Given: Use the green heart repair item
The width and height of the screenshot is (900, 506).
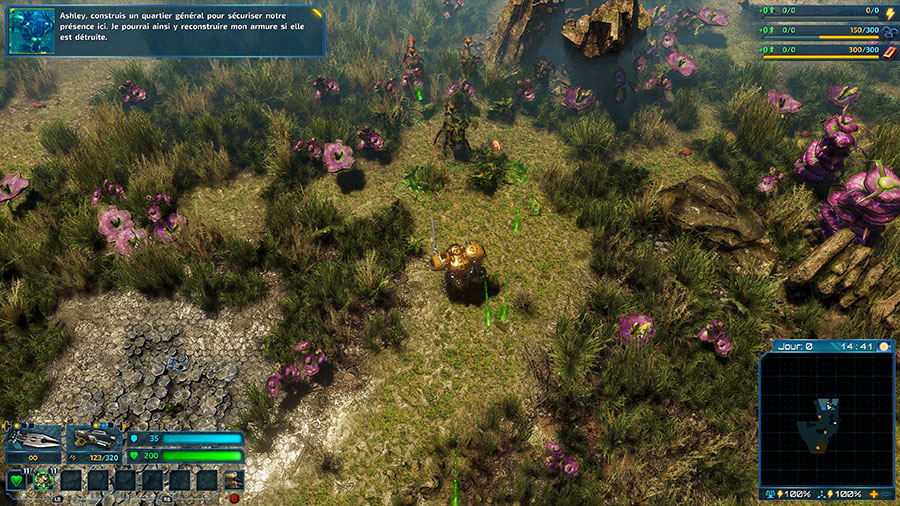Looking at the screenshot, I should 17,481.
